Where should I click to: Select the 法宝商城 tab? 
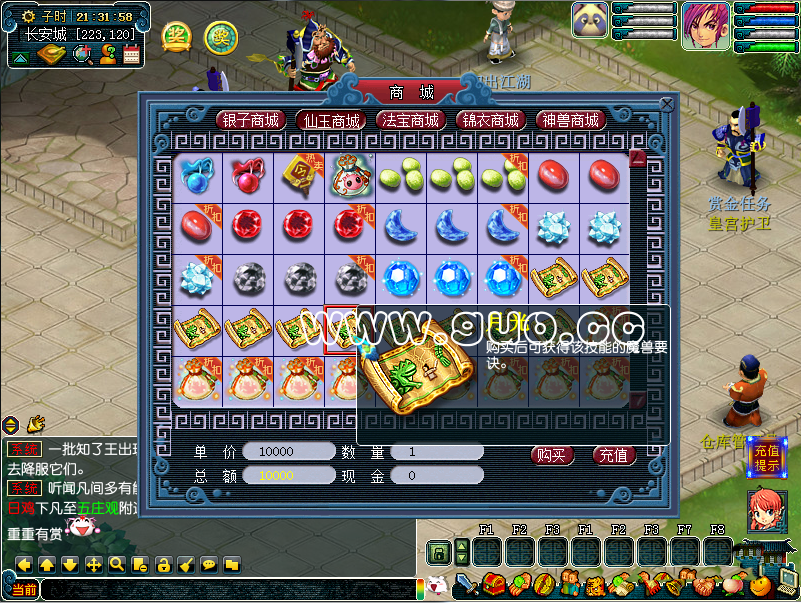[x=411, y=120]
